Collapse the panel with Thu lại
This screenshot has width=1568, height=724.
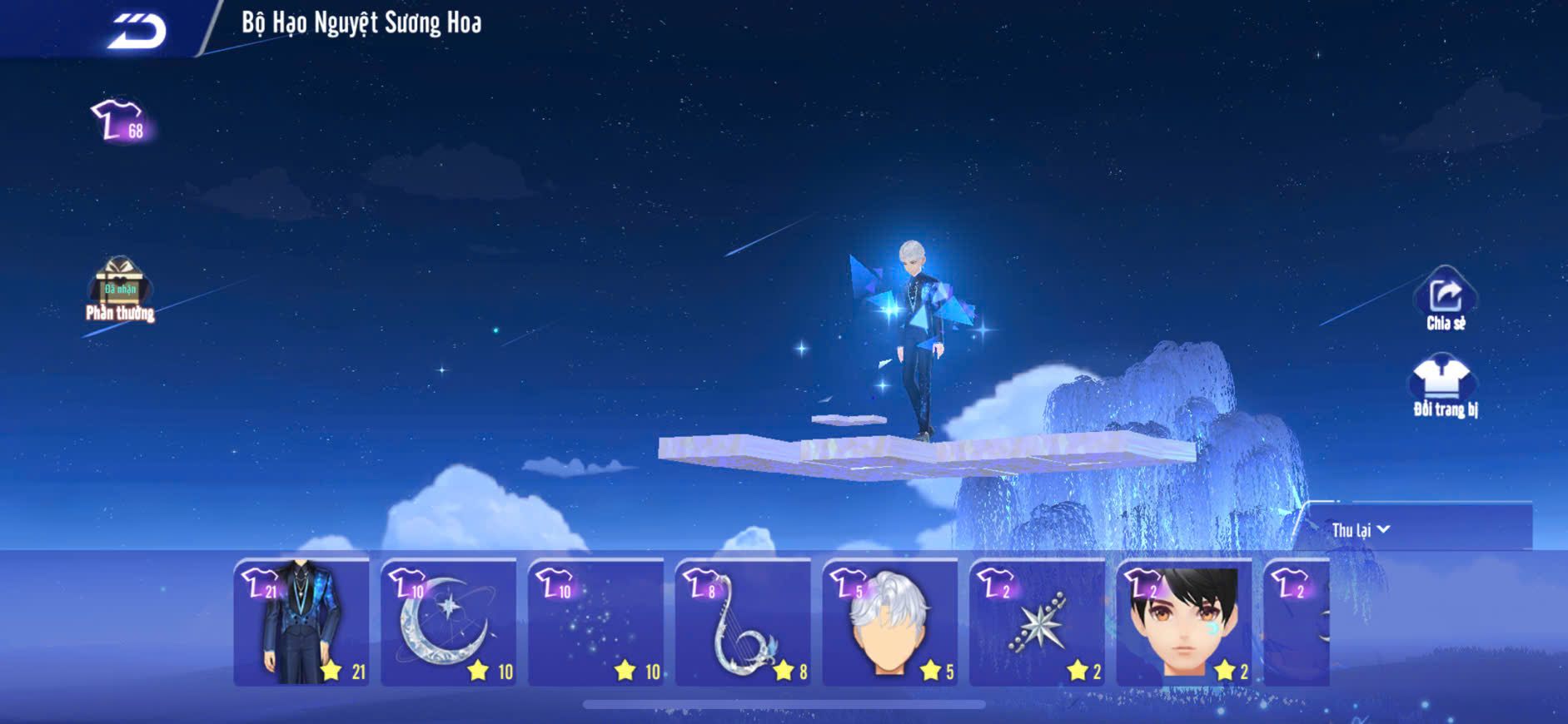(1361, 530)
